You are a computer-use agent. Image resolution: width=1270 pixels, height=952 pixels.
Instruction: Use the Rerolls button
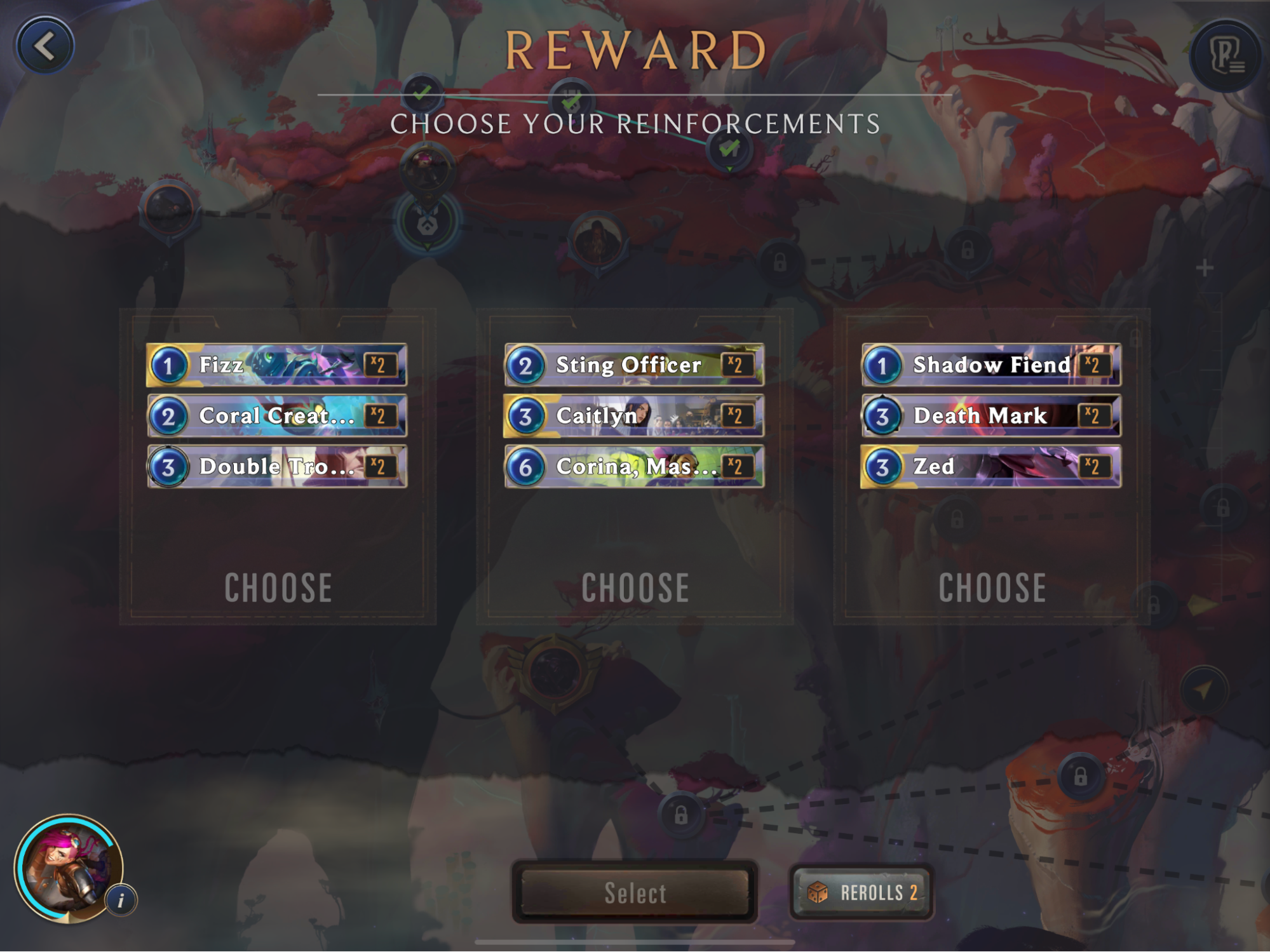coord(861,892)
